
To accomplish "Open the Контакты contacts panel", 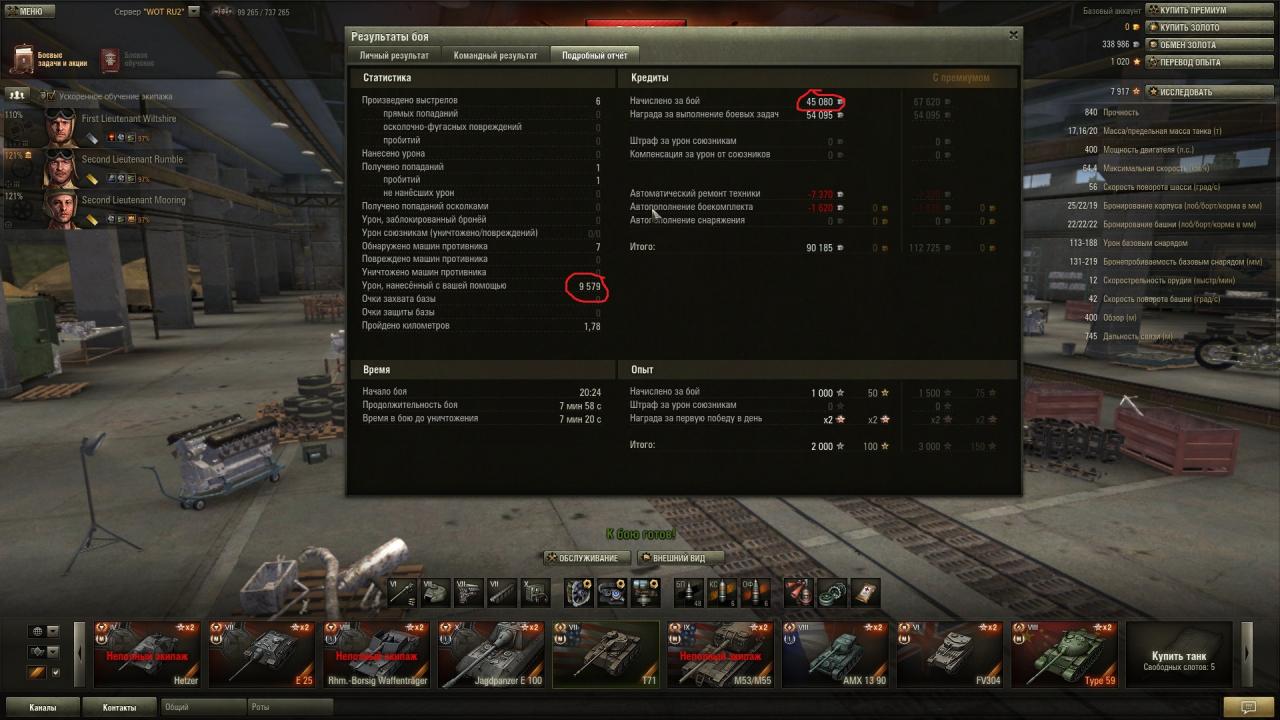I will tap(119, 707).
